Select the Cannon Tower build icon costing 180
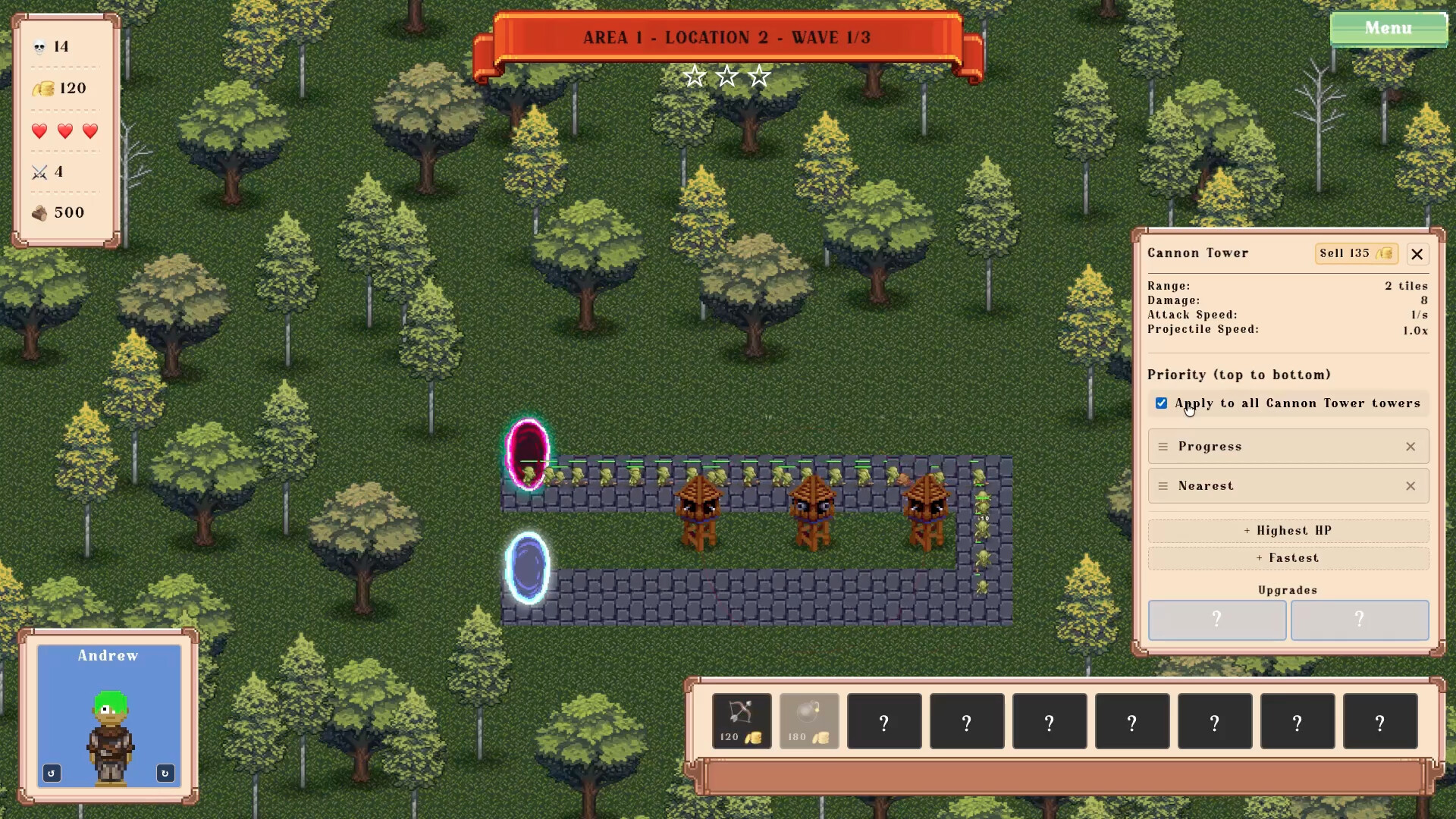Image resolution: width=1456 pixels, height=819 pixels. [808, 720]
